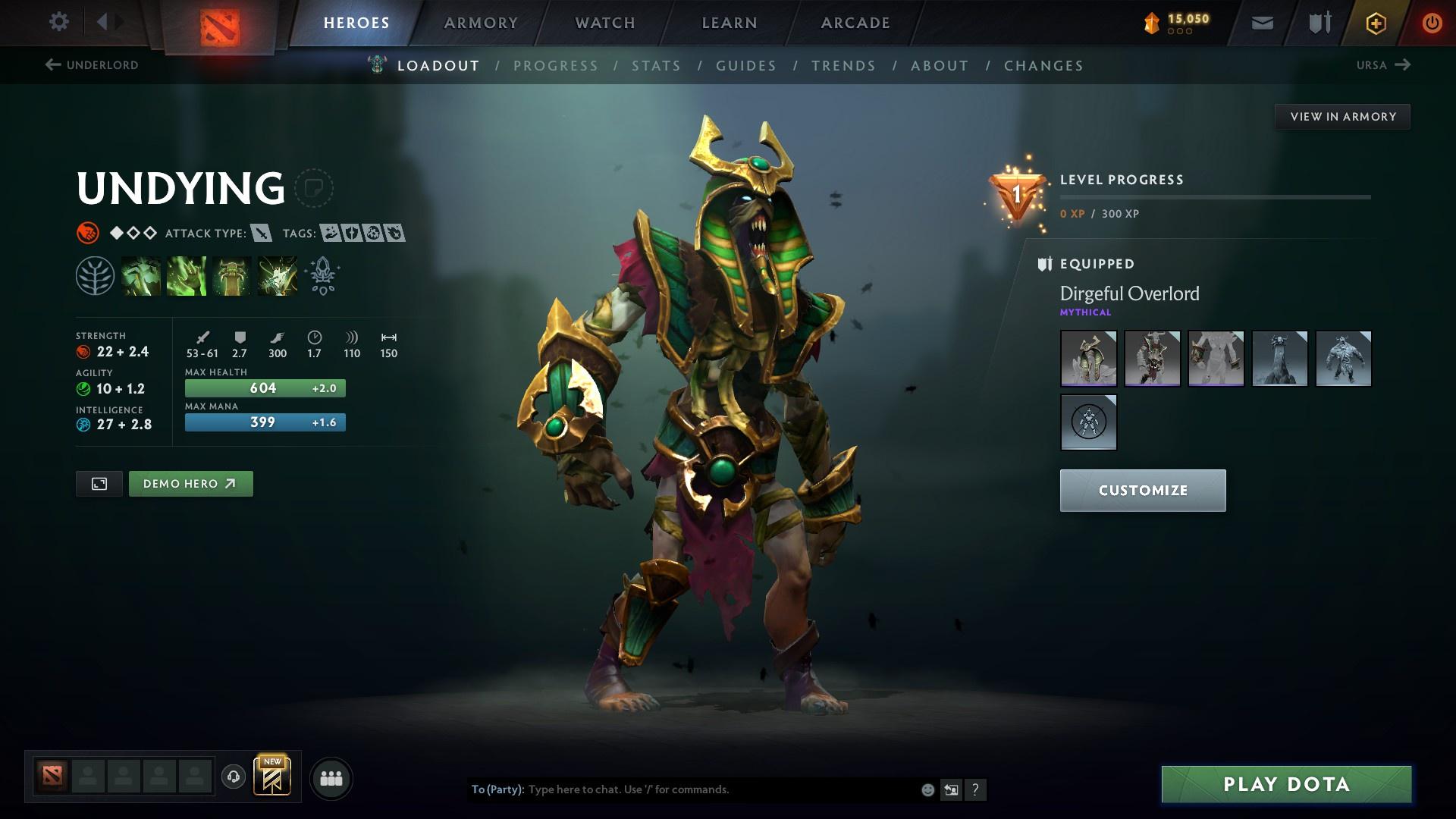1456x819 pixels.
Task: Open the mail envelope icon
Action: (x=1261, y=22)
